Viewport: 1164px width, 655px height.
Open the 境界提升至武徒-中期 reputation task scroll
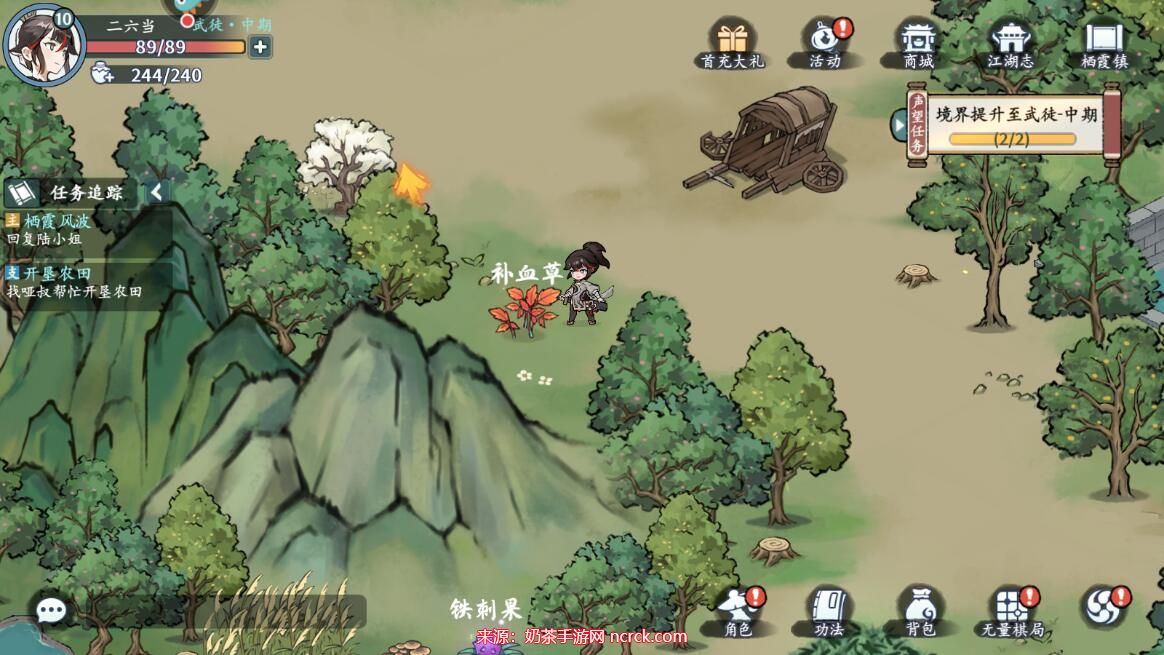click(1015, 124)
